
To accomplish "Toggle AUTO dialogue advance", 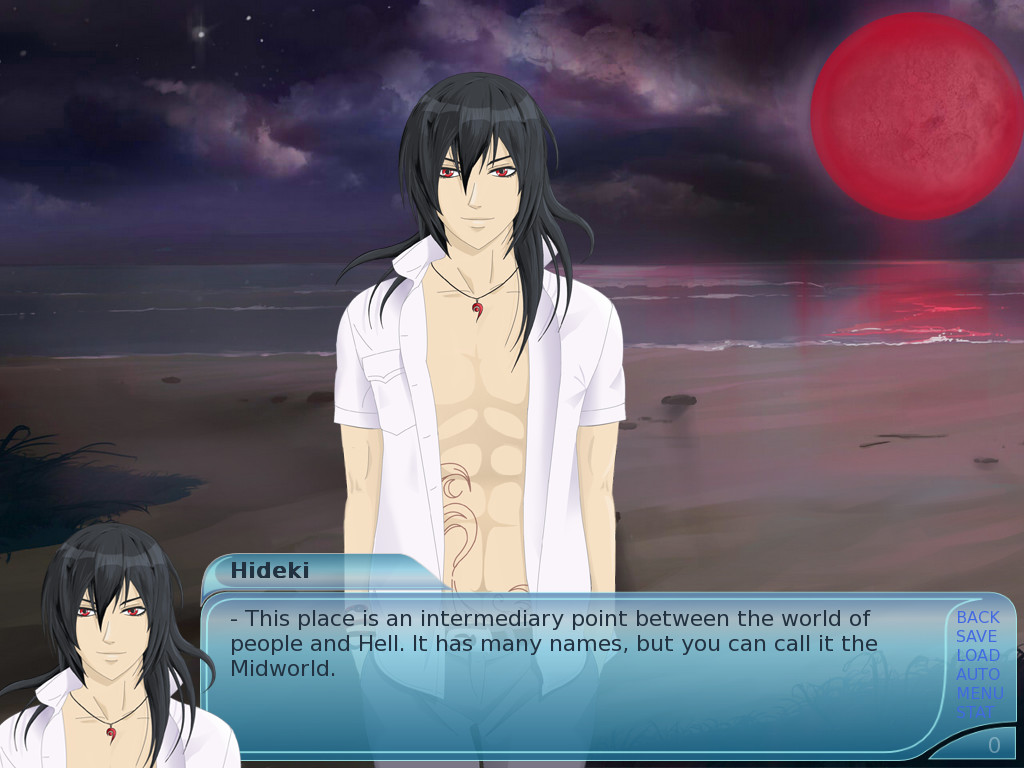I will pos(977,674).
